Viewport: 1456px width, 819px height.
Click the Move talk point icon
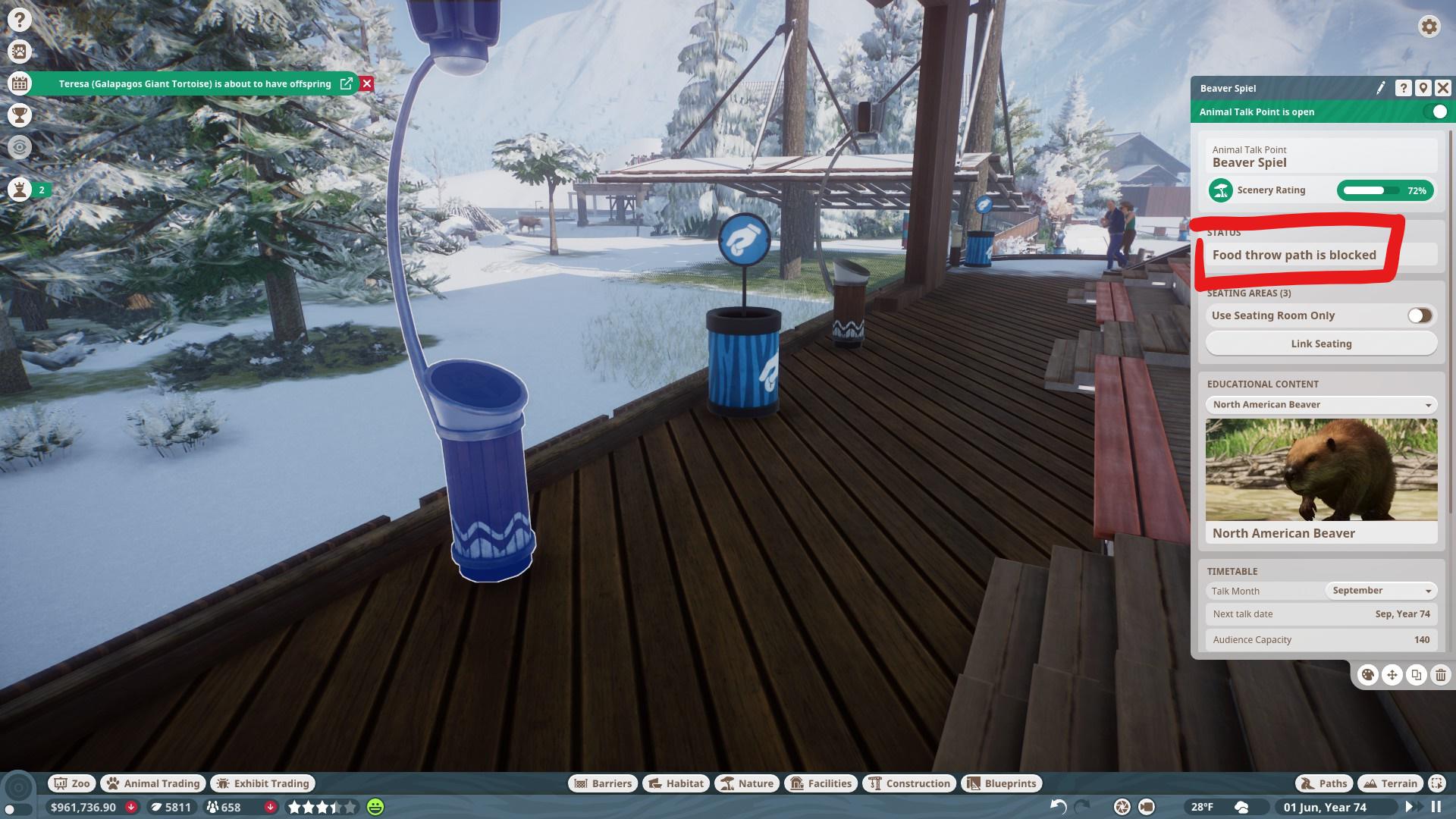click(1392, 673)
